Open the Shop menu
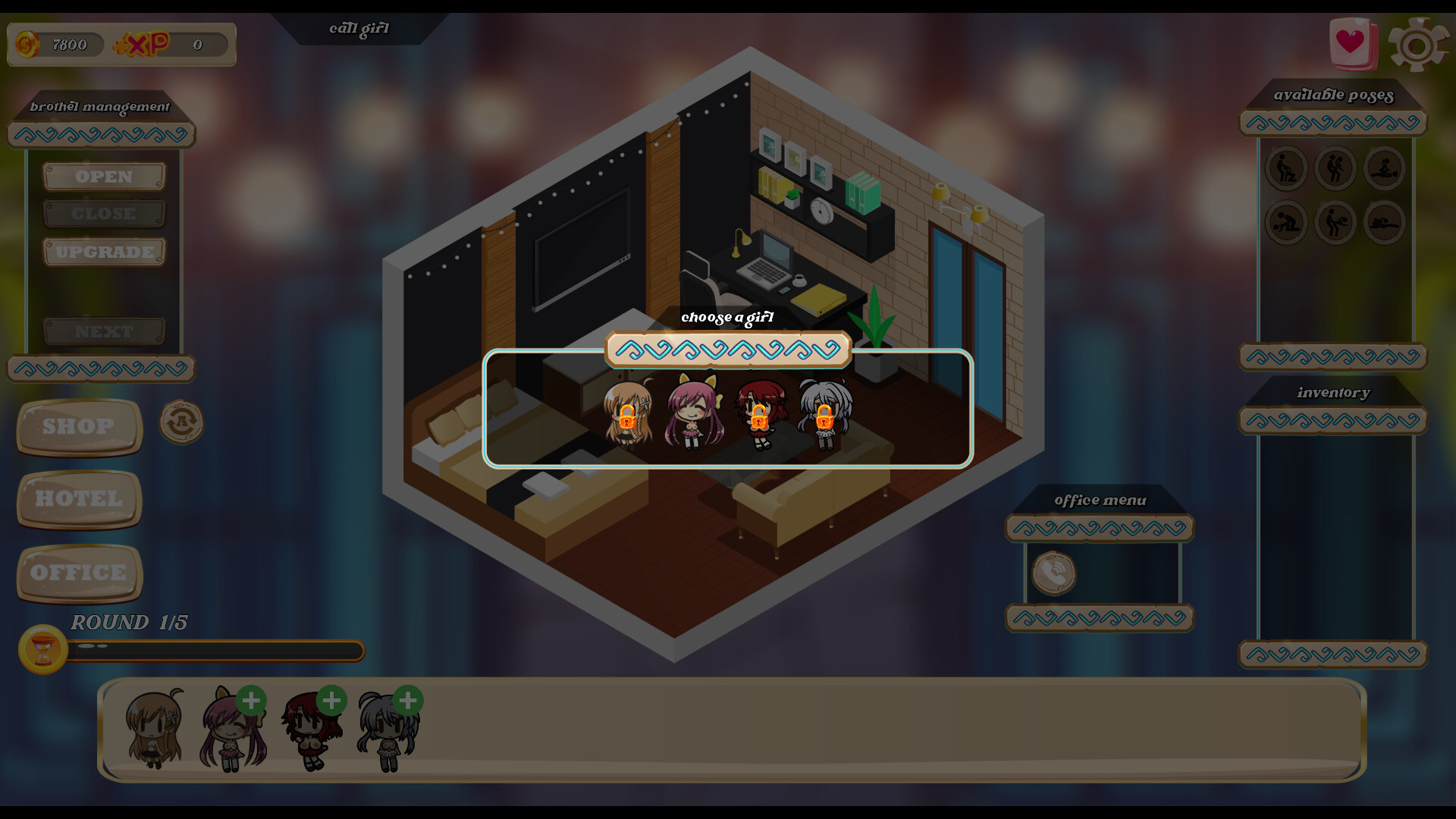This screenshot has height=819, width=1456. (78, 426)
